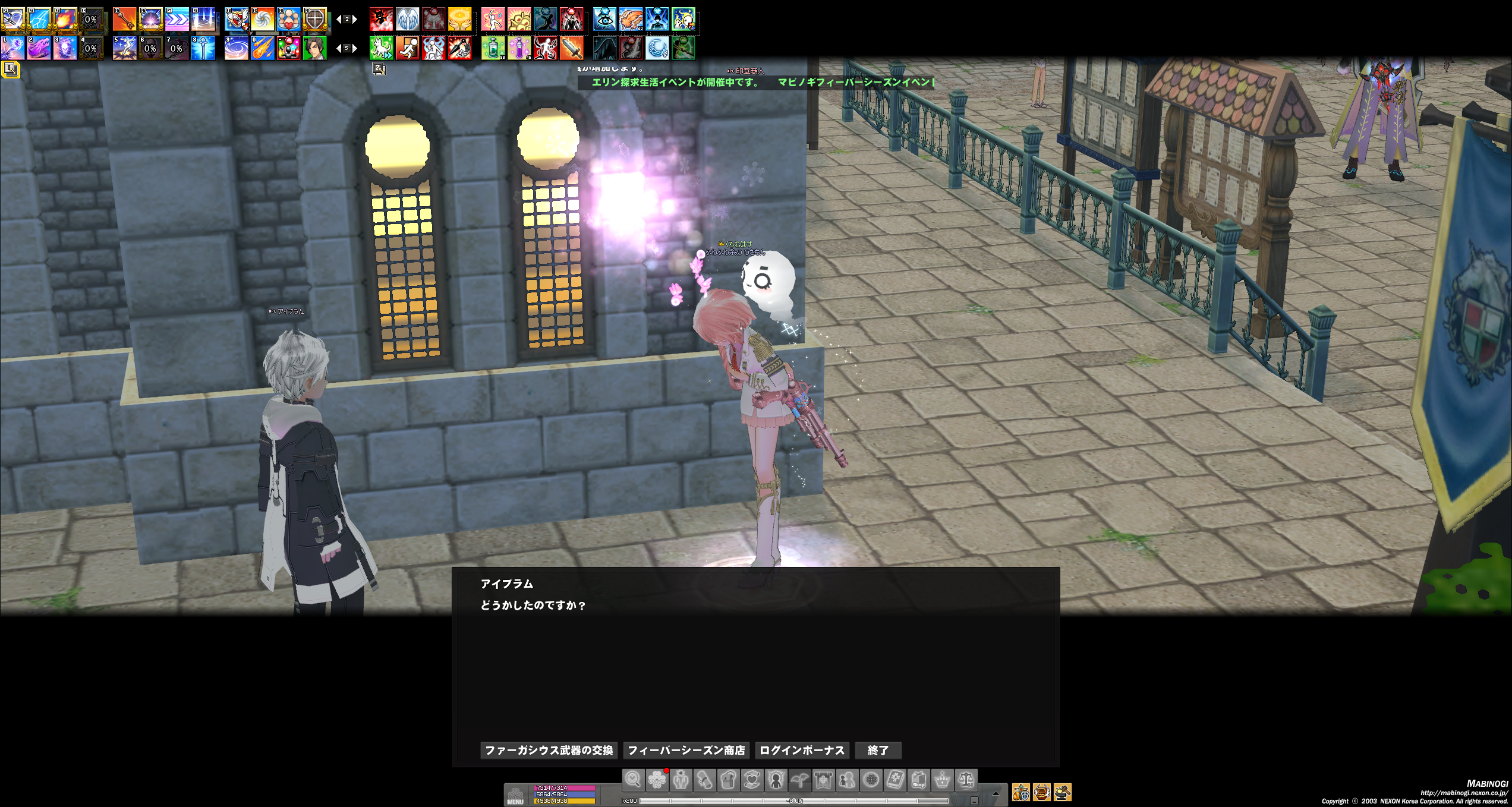Open the backpack inventory icon
1512x807 pixels.
[728, 780]
